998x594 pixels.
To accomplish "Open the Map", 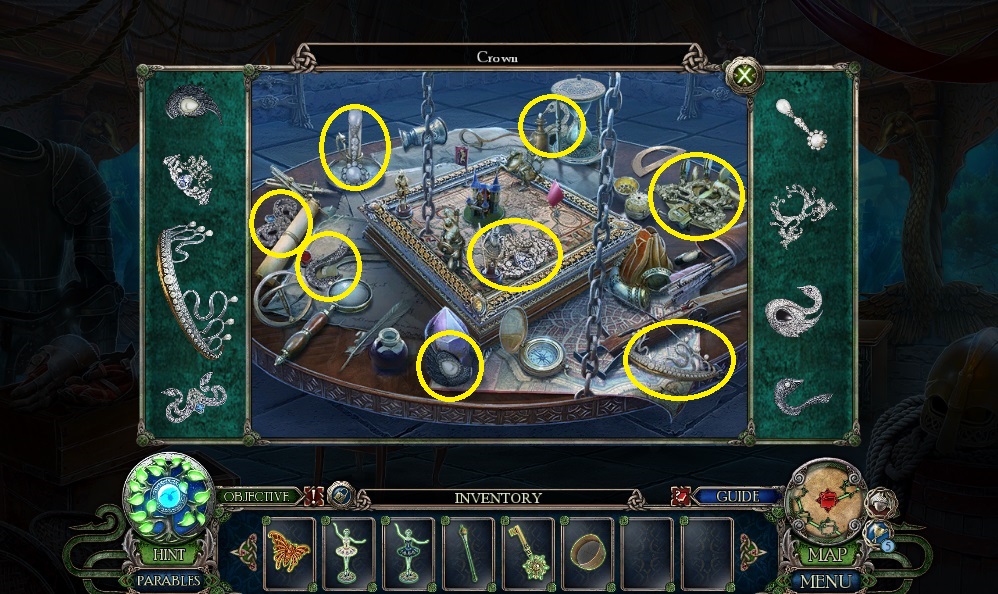I will click(x=829, y=554).
